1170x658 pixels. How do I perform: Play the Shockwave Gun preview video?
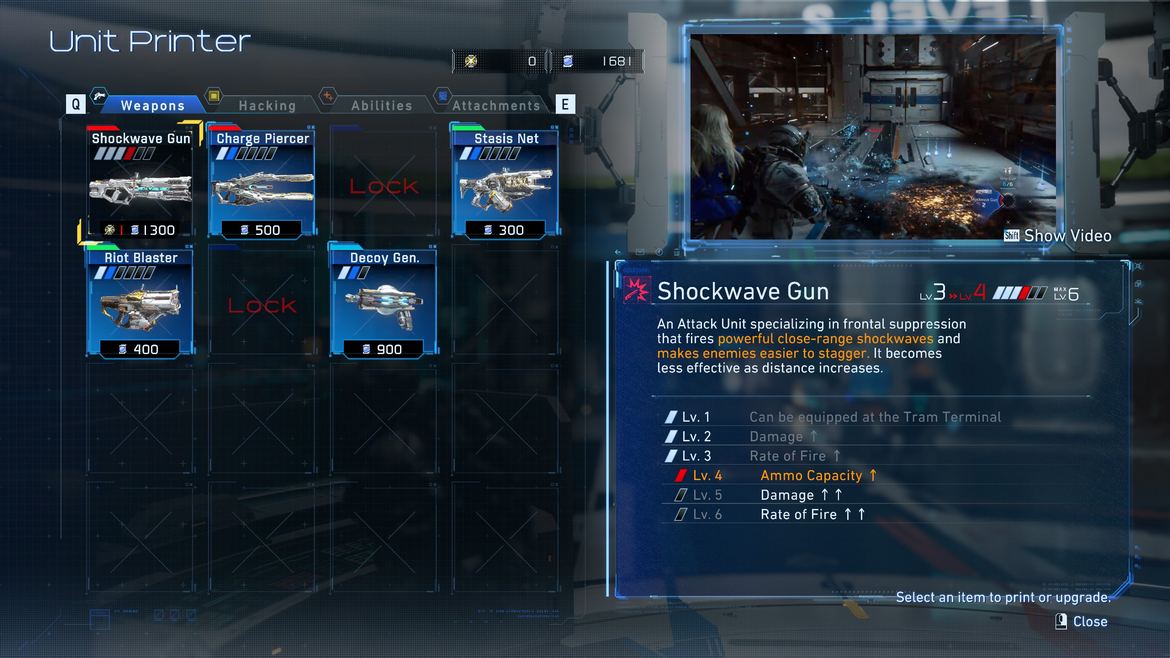1058,236
